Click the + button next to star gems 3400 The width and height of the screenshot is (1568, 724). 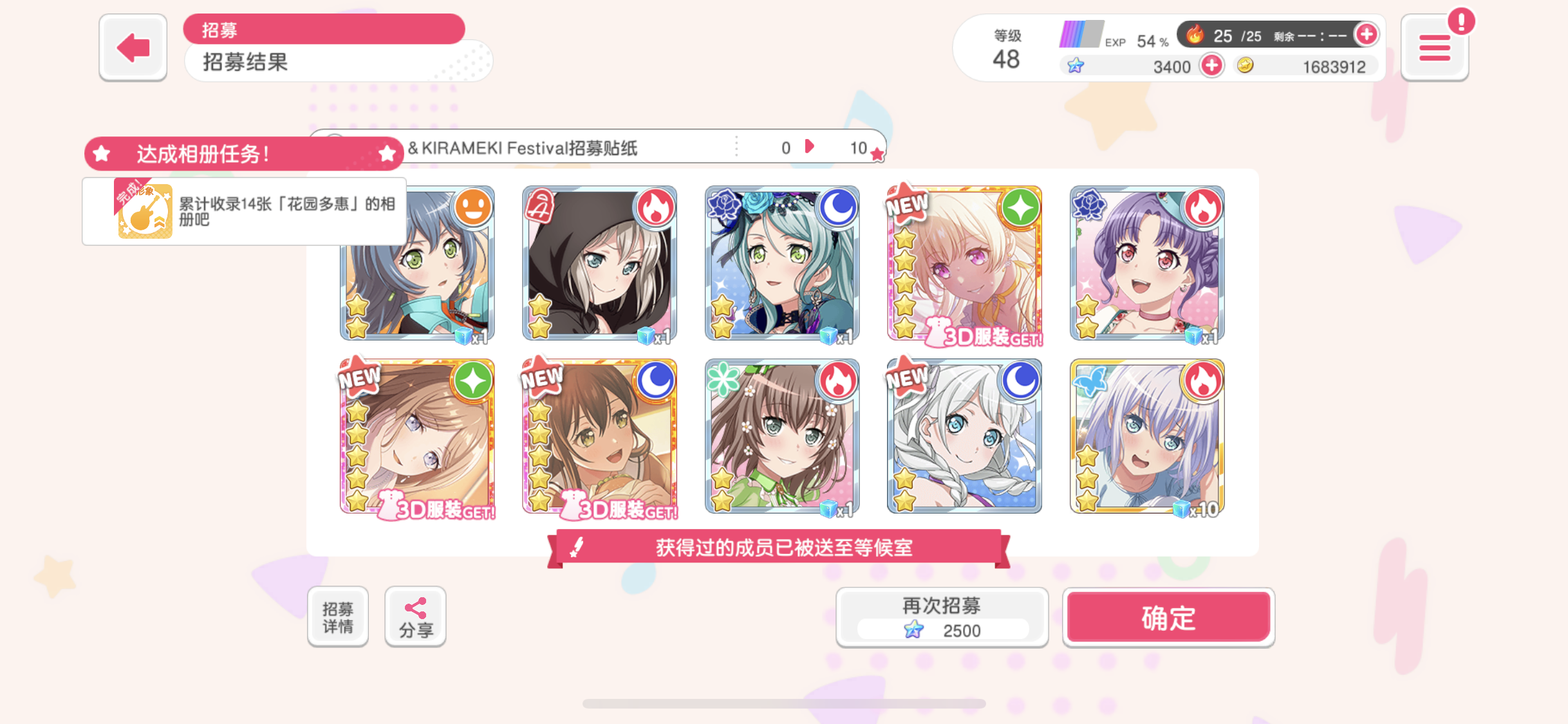(1211, 66)
